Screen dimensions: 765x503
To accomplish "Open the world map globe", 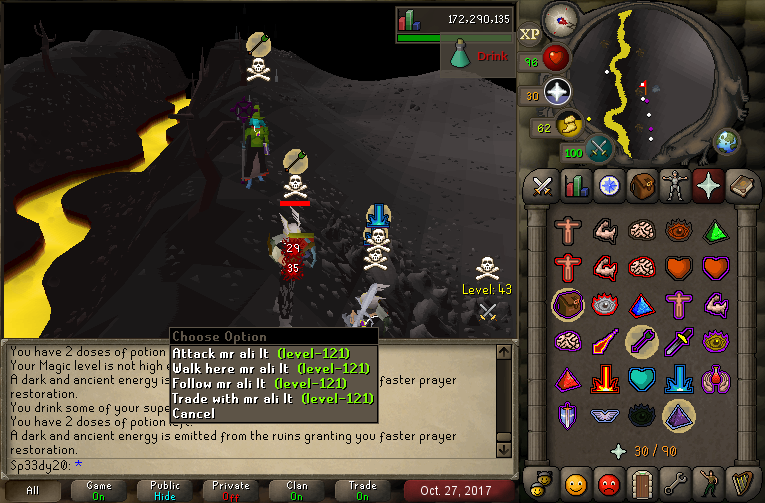I will (x=727, y=142).
